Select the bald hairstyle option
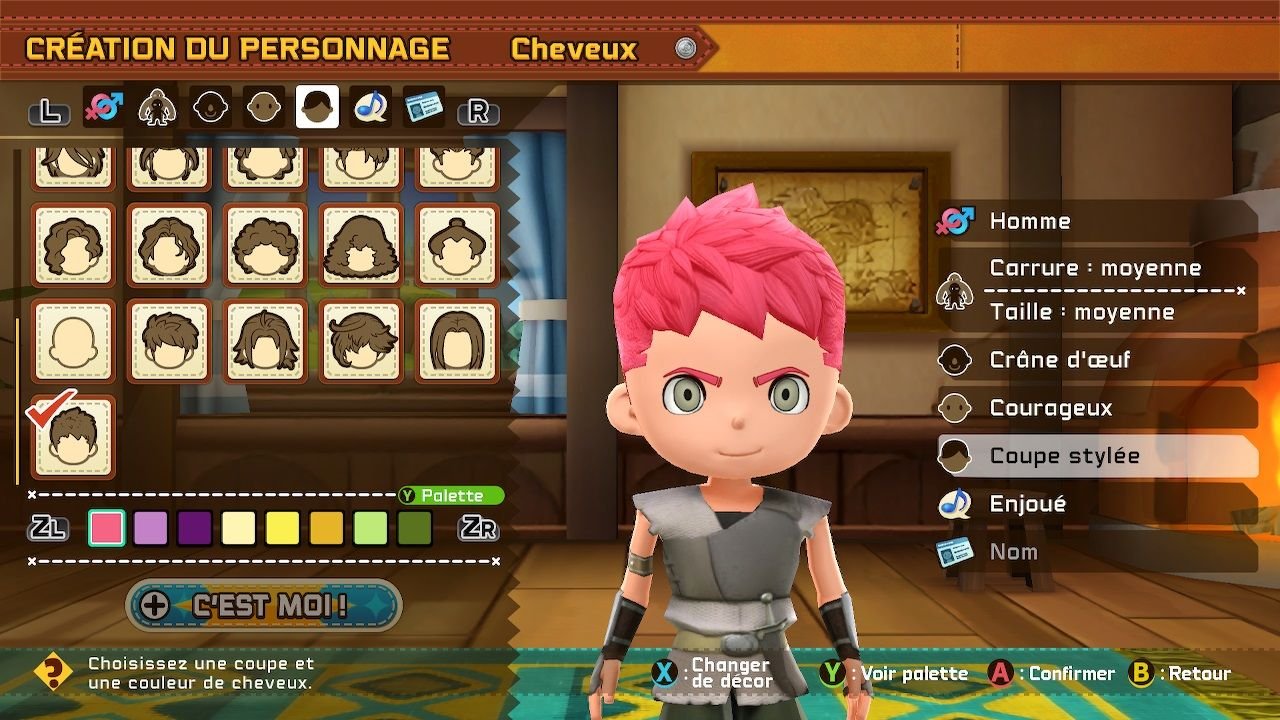This screenshot has height=720, width=1280. click(72, 340)
